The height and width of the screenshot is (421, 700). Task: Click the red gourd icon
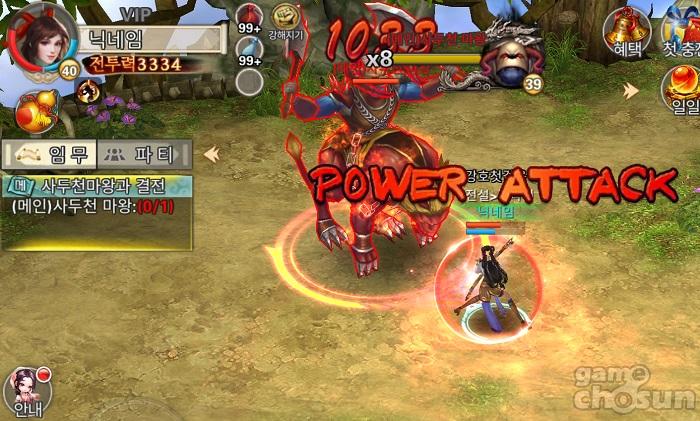[x=36, y=110]
